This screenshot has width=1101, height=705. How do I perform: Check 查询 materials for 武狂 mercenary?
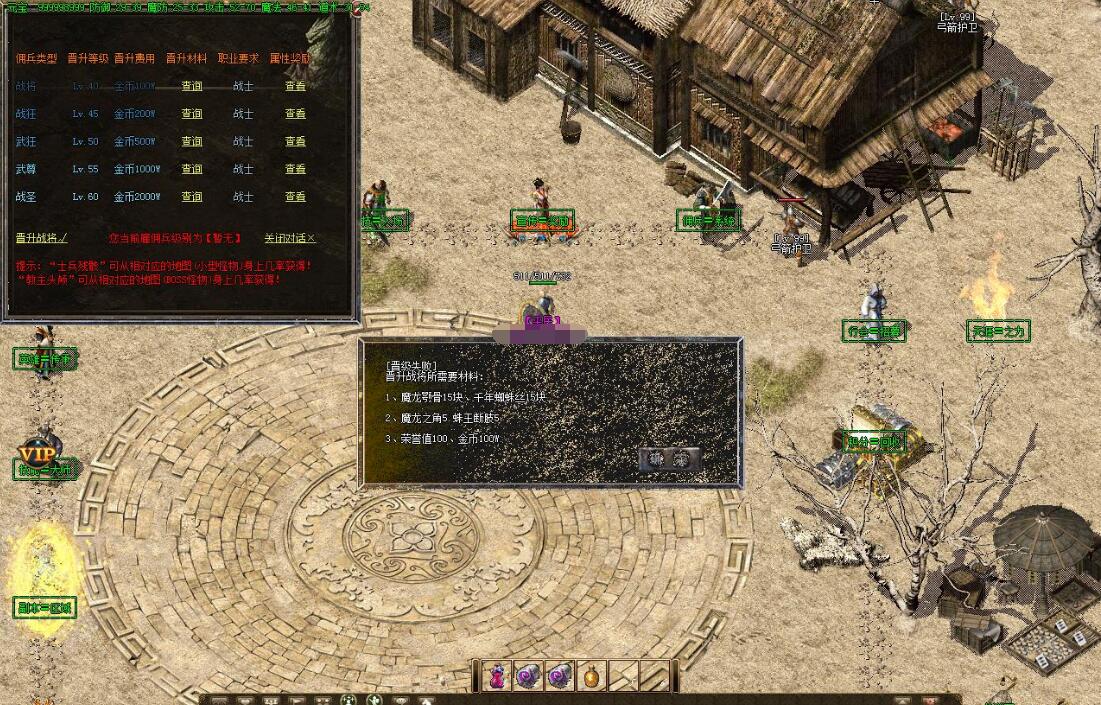pos(191,142)
